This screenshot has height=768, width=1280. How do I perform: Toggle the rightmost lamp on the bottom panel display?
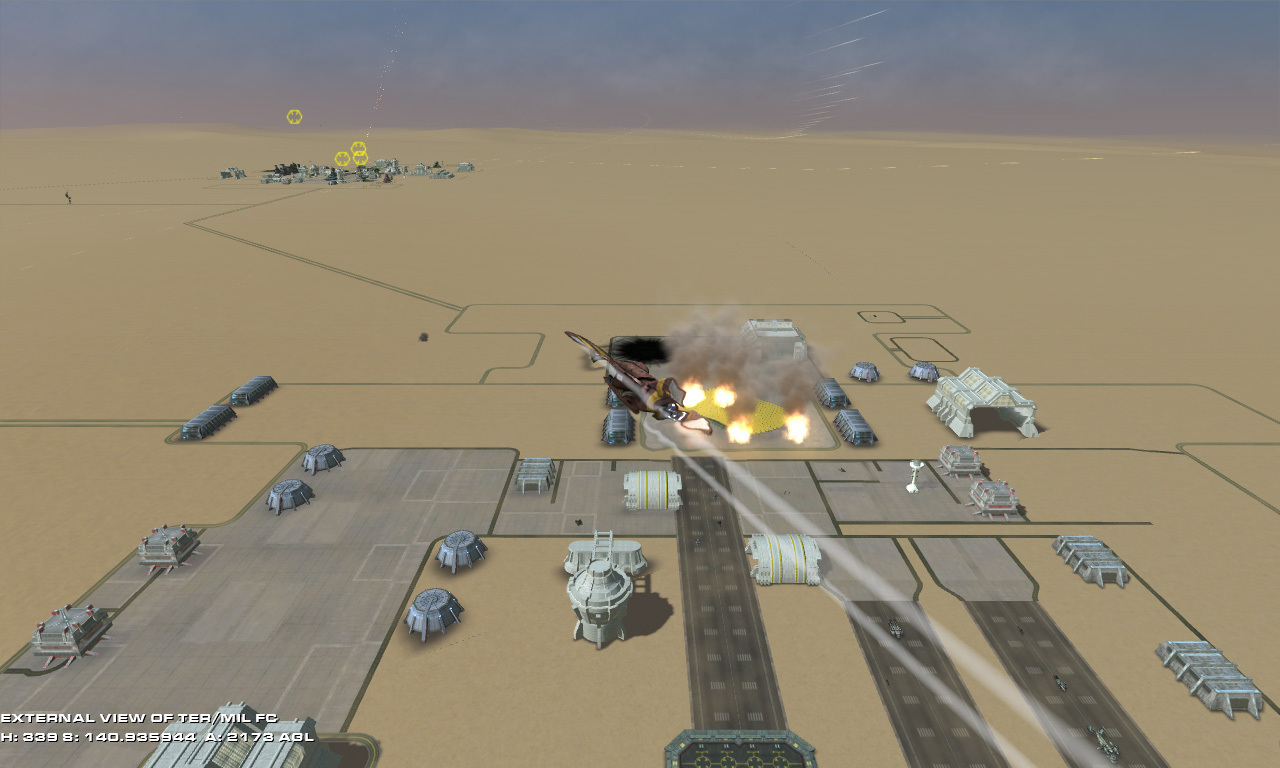[796, 745]
